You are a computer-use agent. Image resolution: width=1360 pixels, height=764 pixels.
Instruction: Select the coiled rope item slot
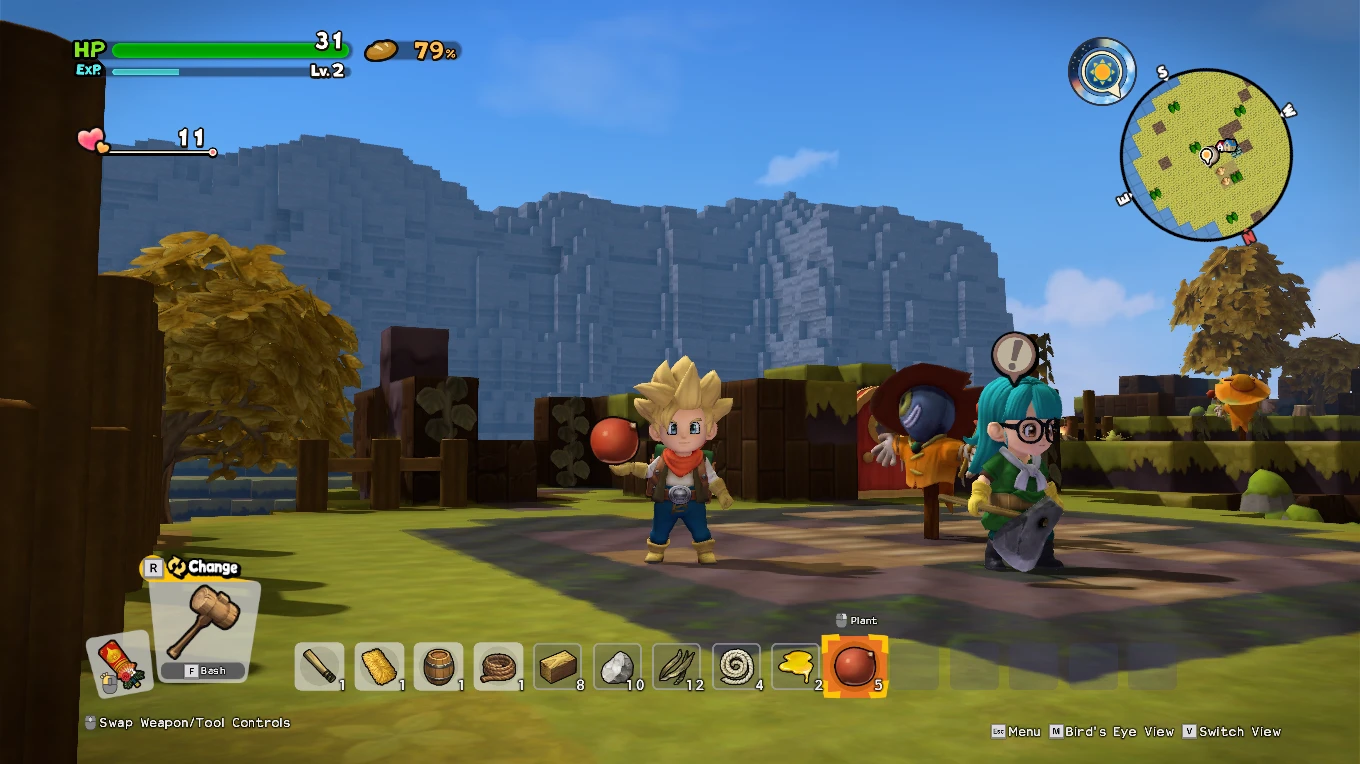click(x=498, y=665)
